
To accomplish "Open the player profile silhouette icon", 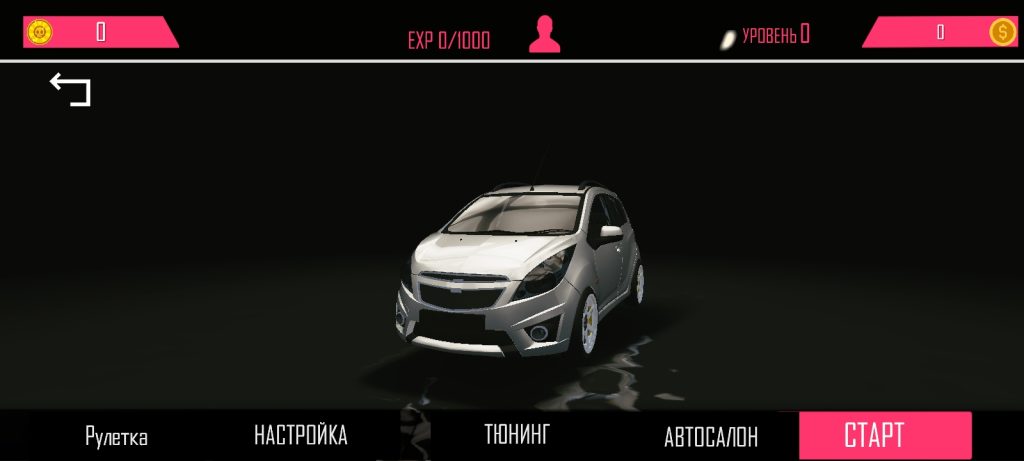I will (x=544, y=35).
